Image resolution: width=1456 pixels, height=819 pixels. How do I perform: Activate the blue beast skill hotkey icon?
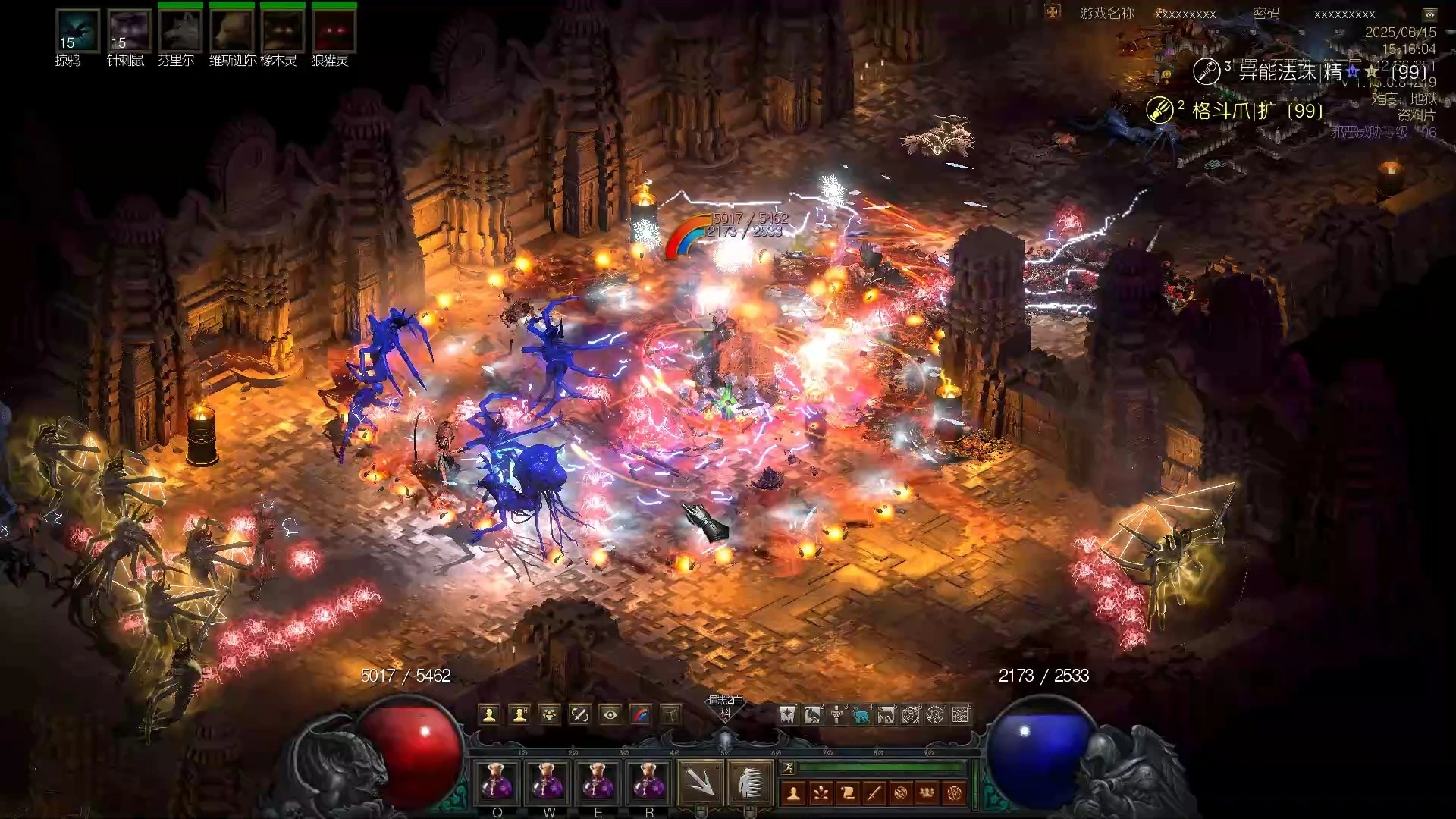point(861,714)
